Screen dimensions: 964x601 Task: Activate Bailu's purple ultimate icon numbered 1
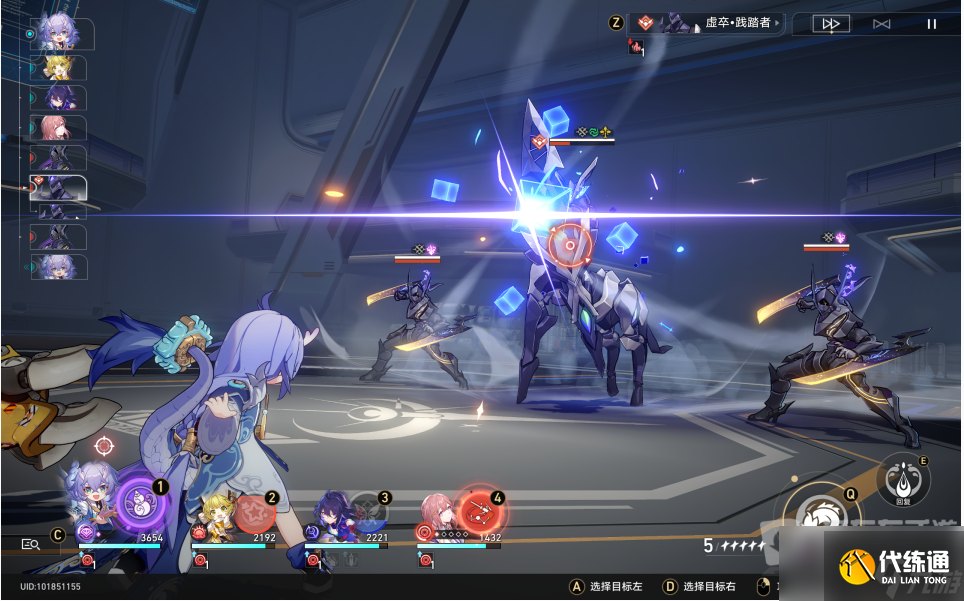coord(140,503)
